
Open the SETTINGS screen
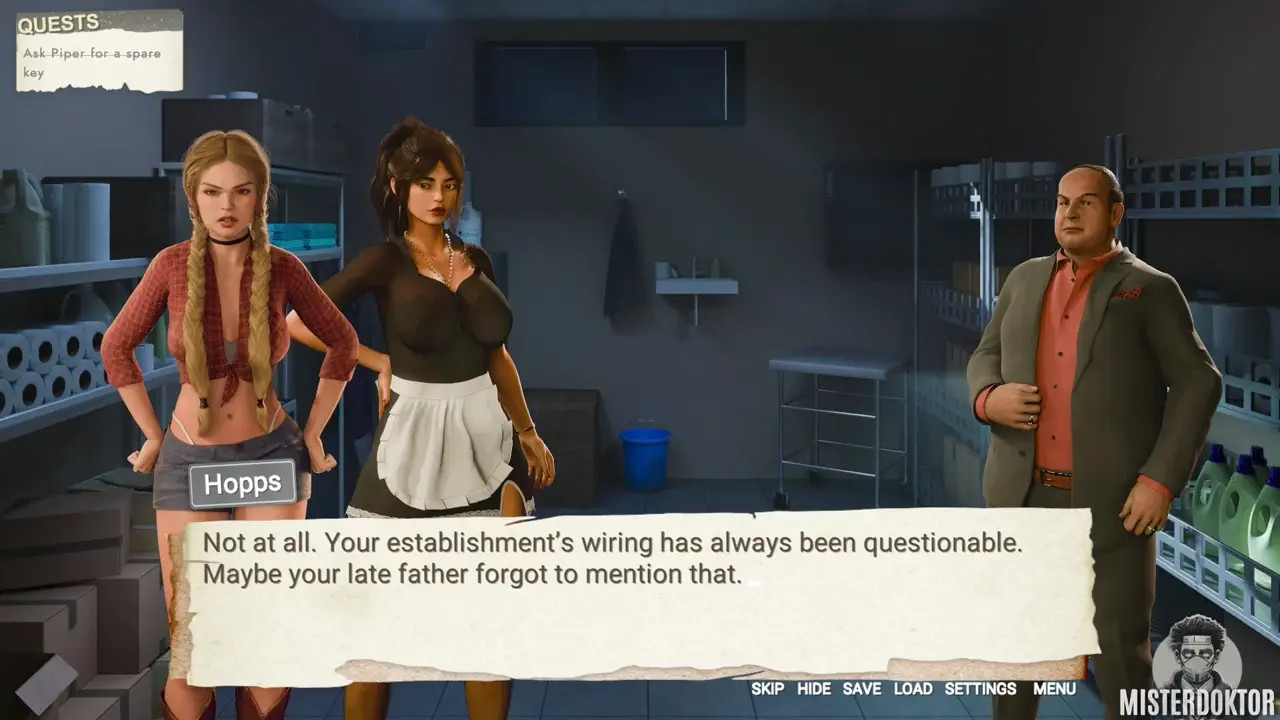tap(980, 689)
